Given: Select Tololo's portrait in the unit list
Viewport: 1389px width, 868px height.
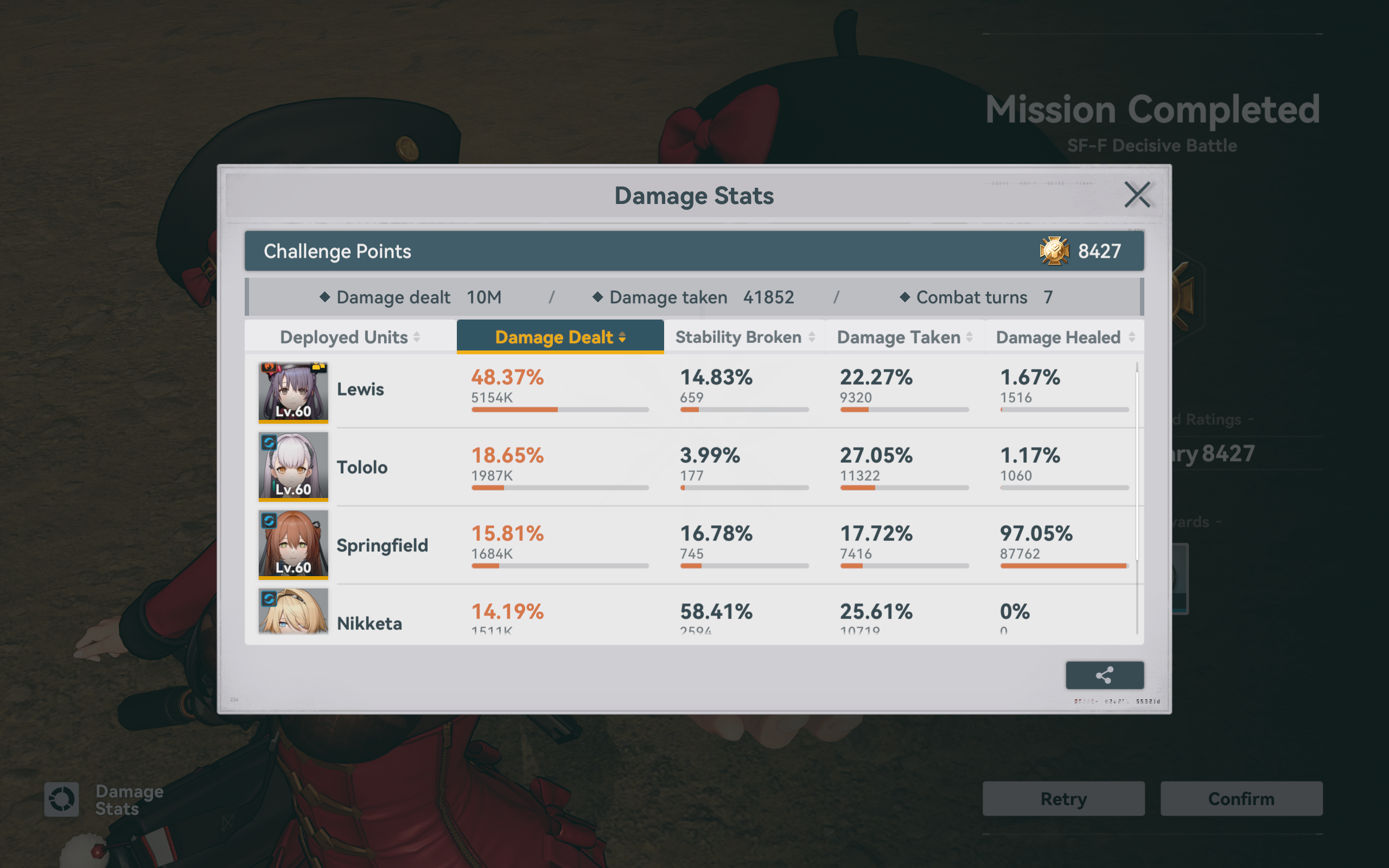Looking at the screenshot, I should coord(294,466).
